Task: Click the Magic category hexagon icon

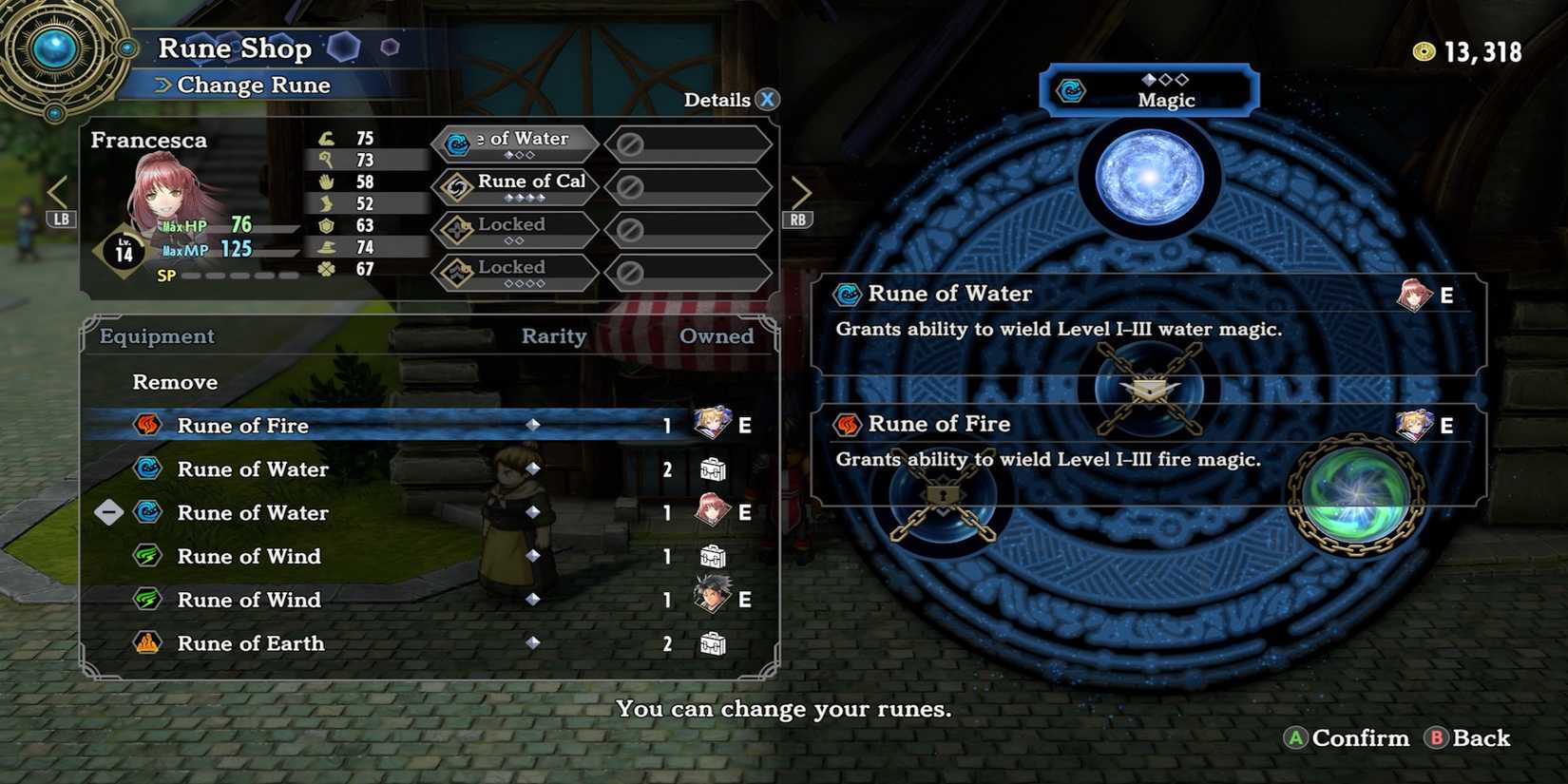Action: [1070, 91]
